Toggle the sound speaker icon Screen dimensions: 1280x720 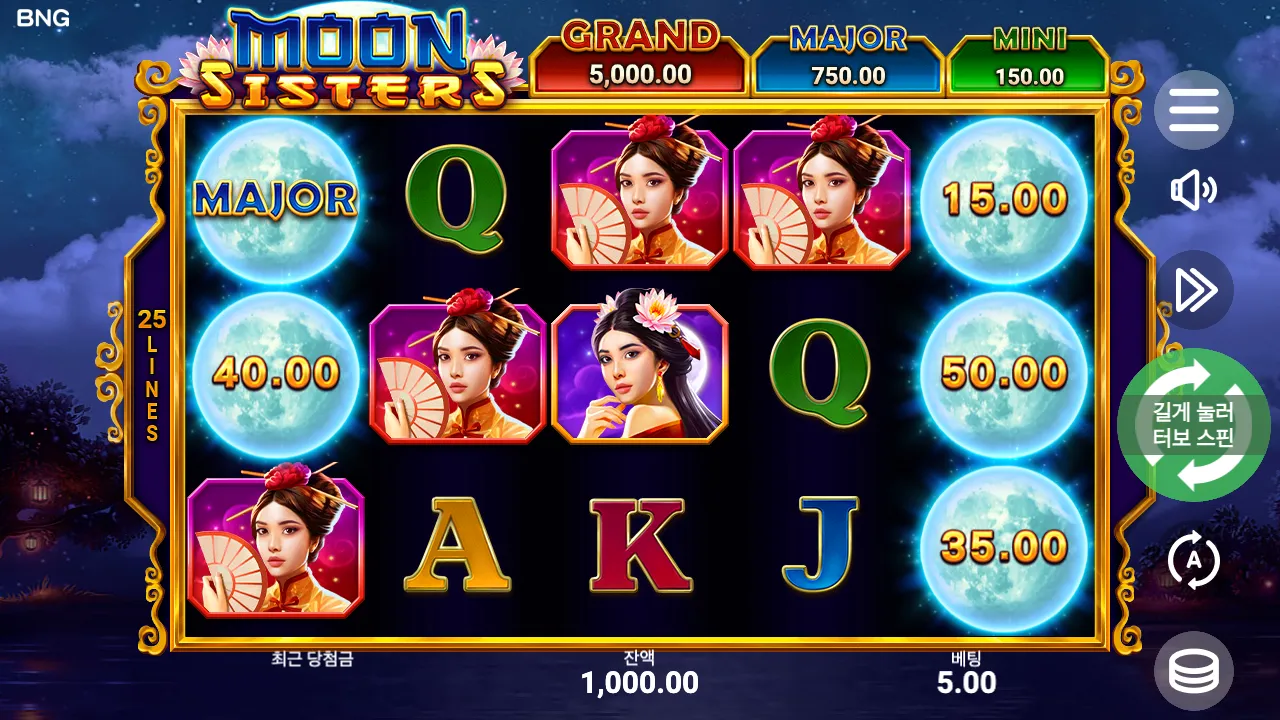(1193, 191)
